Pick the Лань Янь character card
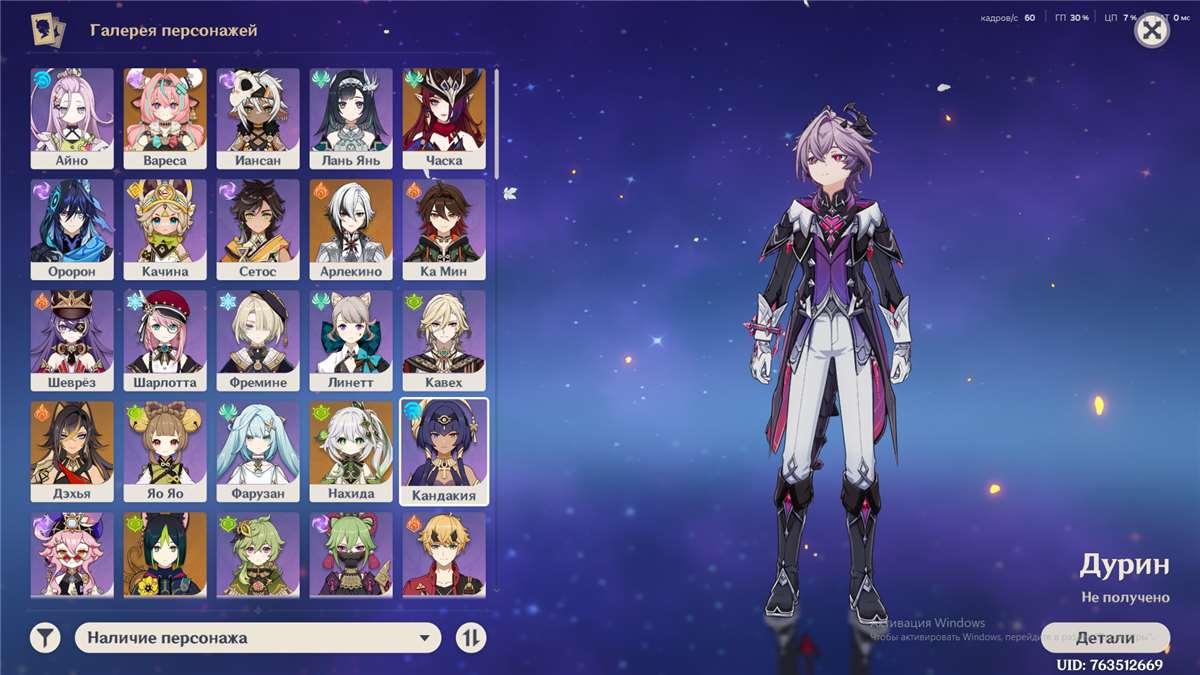This screenshot has height=675, width=1200. point(351,117)
